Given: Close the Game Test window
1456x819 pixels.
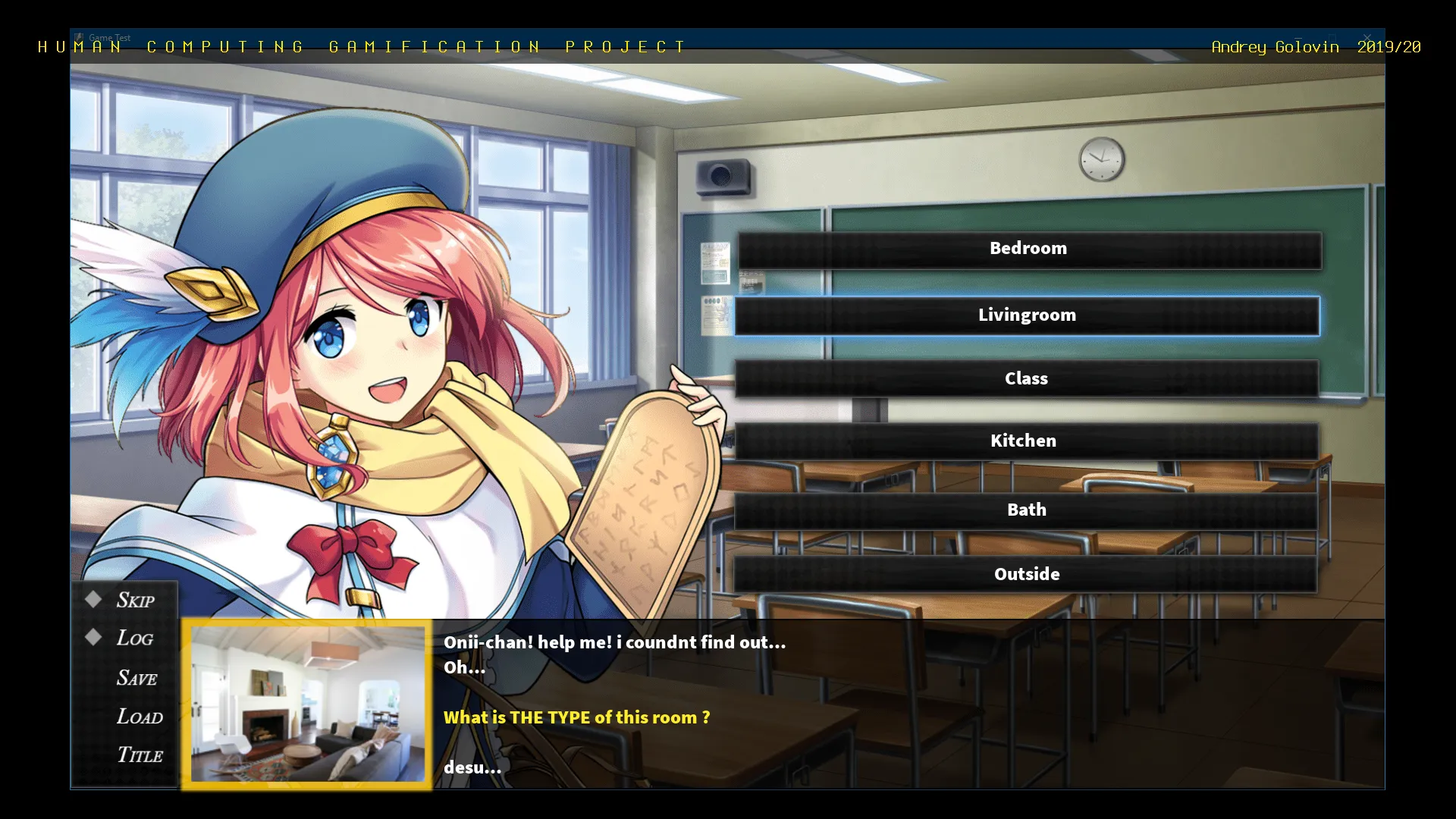Looking at the screenshot, I should click(x=1367, y=38).
